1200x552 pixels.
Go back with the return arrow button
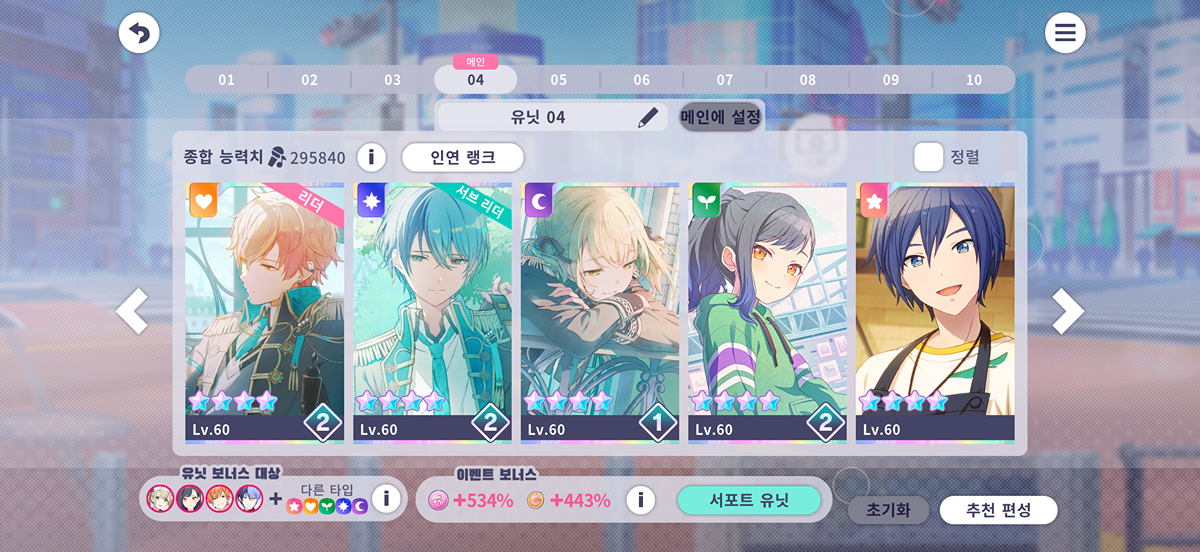pos(139,34)
